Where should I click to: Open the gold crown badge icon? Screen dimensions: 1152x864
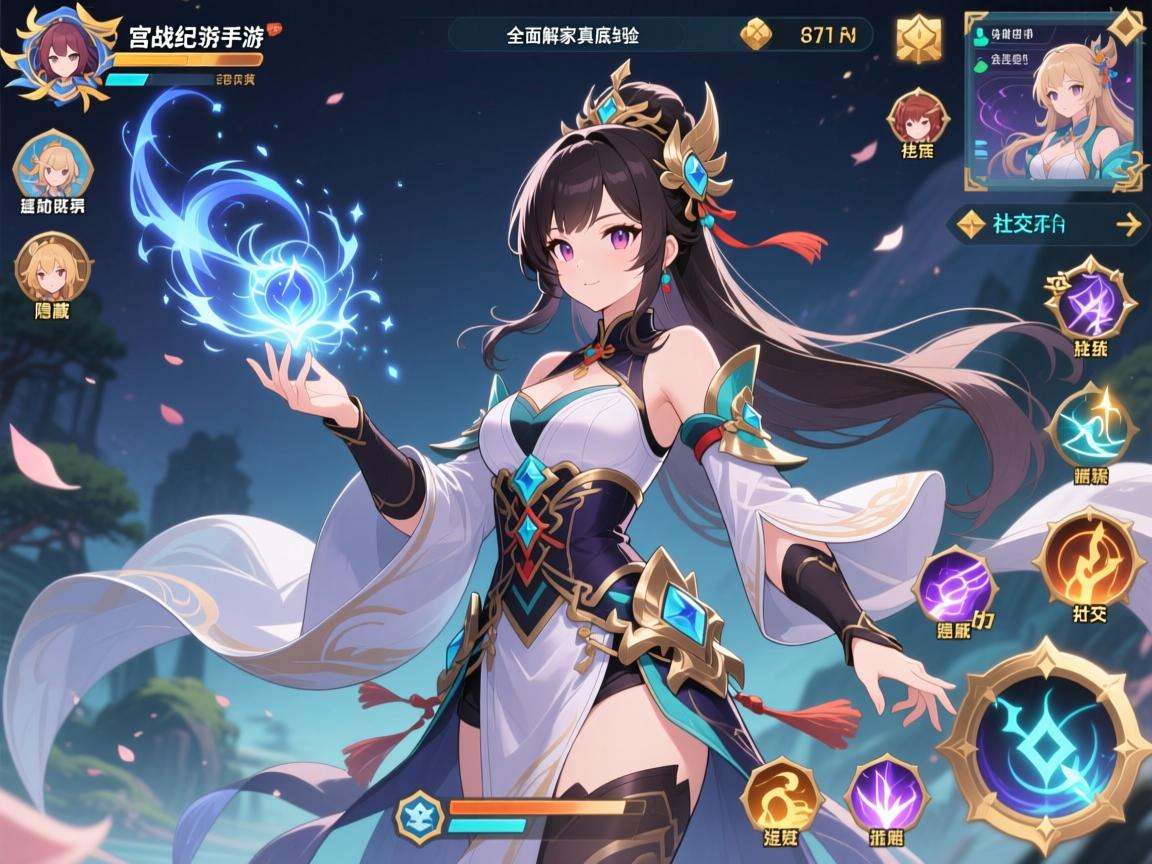(918, 39)
